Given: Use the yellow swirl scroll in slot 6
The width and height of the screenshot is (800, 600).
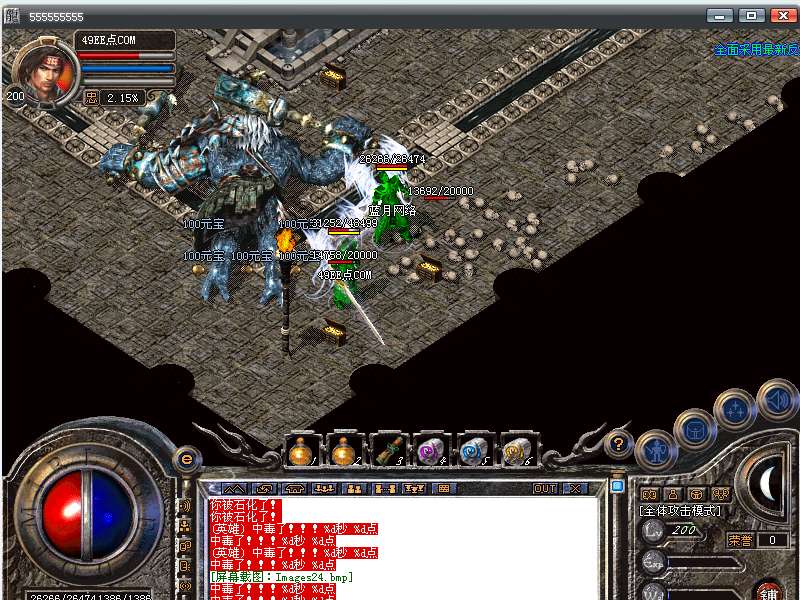Looking at the screenshot, I should [x=517, y=451].
